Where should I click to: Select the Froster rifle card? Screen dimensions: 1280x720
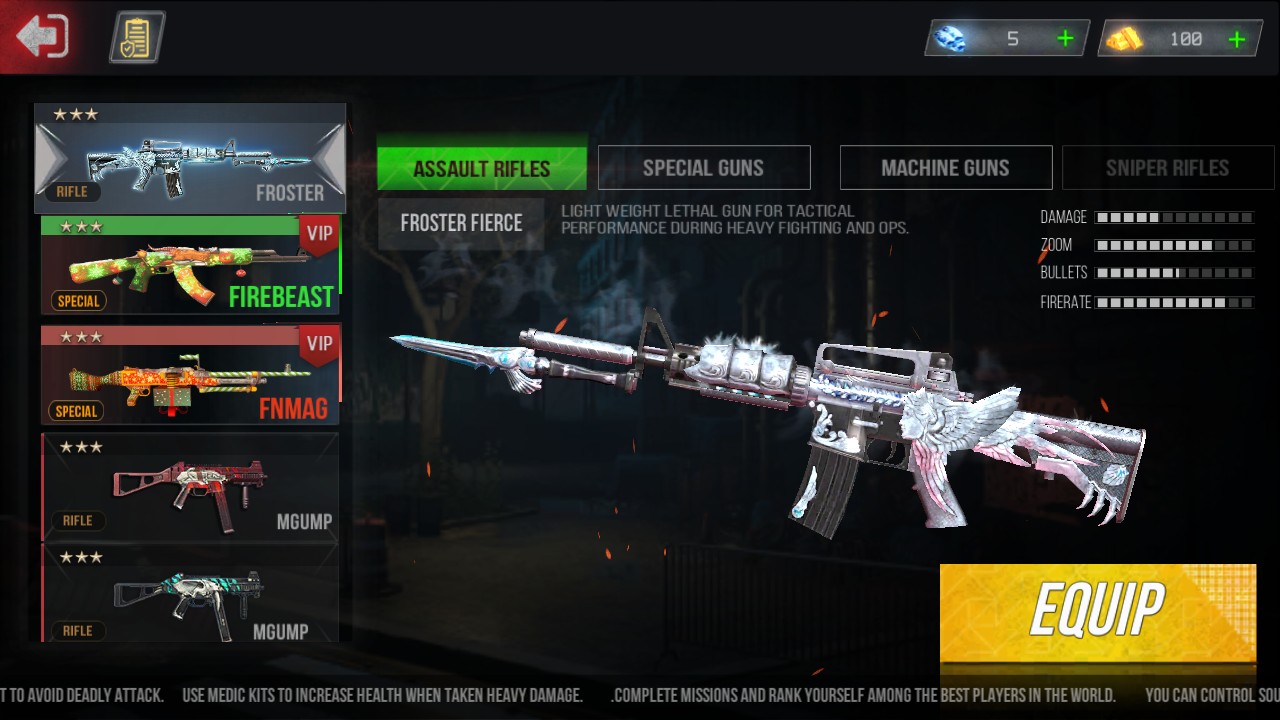[x=190, y=158]
